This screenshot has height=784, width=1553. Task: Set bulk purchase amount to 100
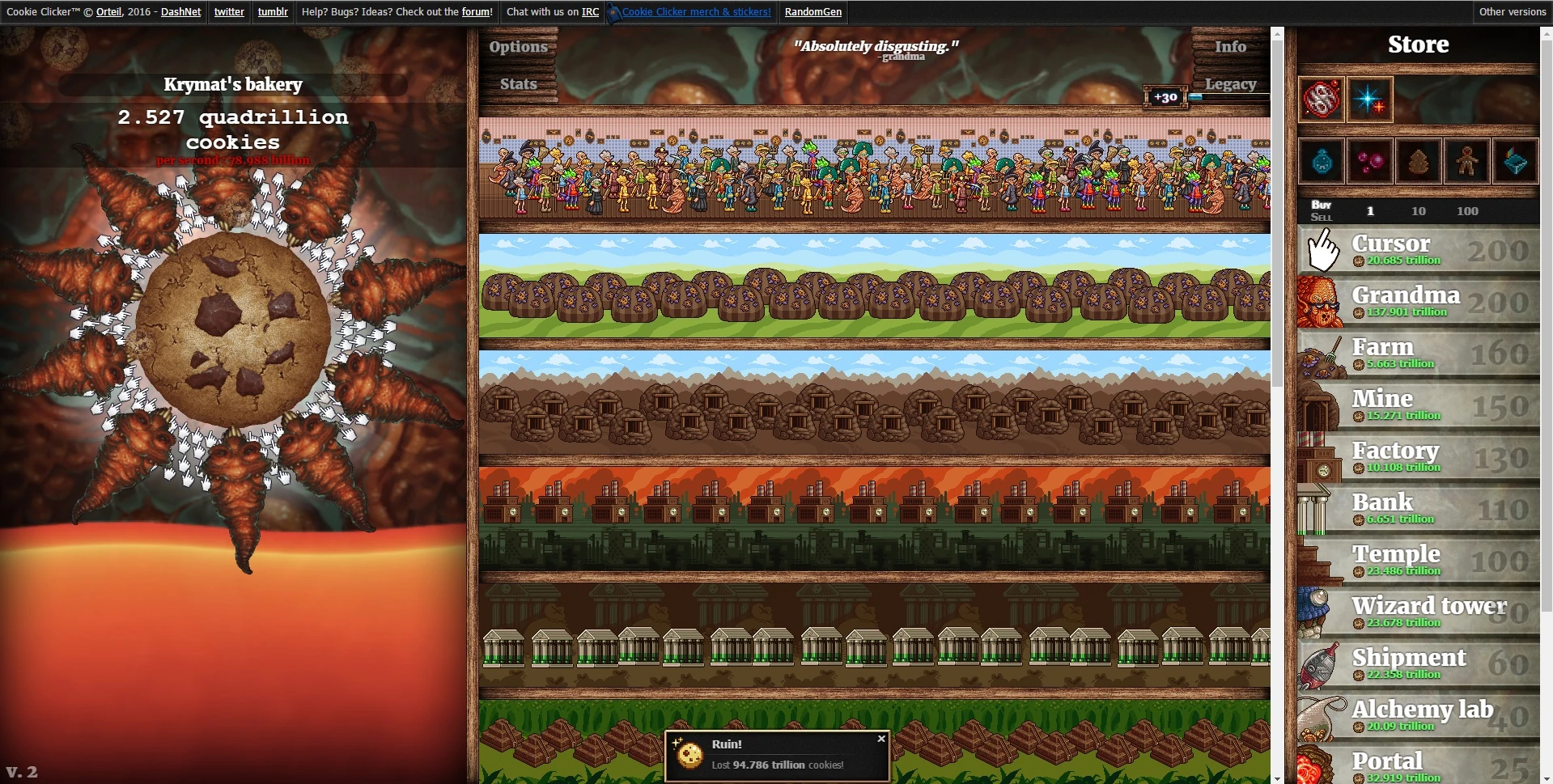[x=1466, y=210]
